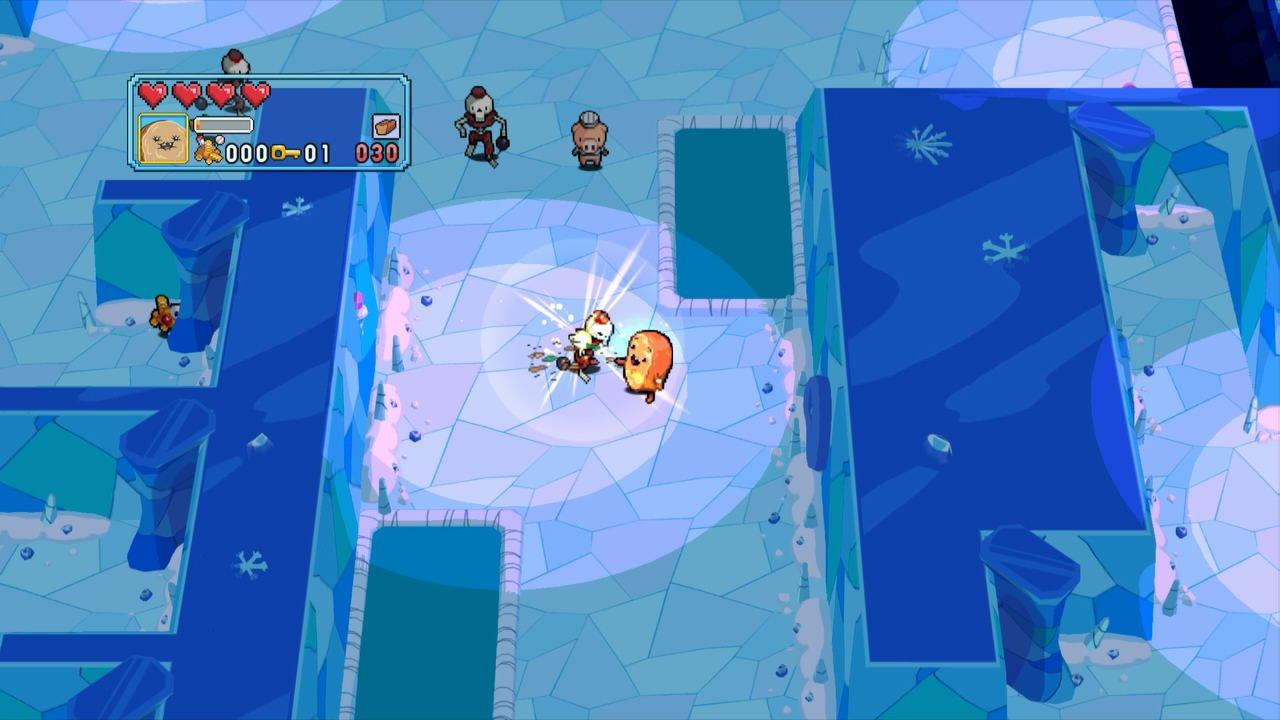This screenshot has height=720, width=1280.
Task: Select the bread food item icon
Action: pyautogui.click(x=386, y=126)
